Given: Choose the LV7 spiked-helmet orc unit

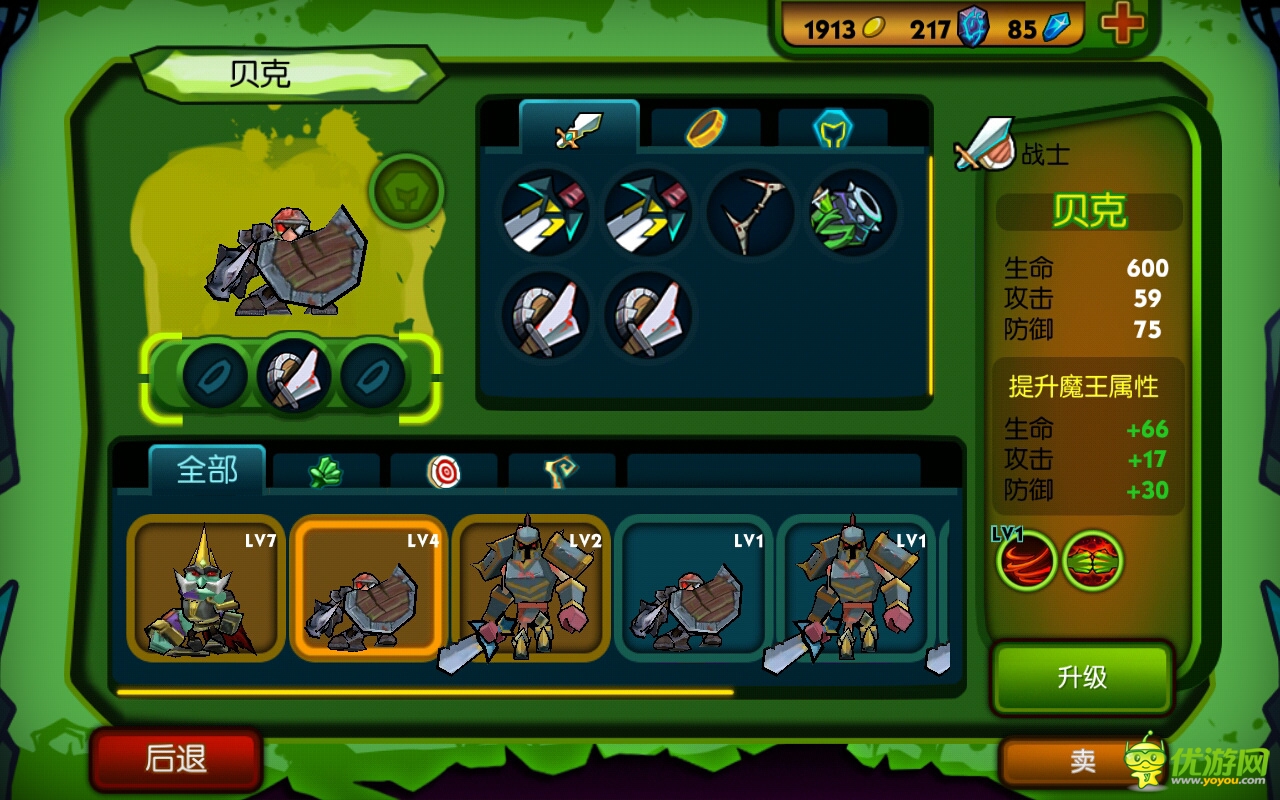Looking at the screenshot, I should [x=206, y=589].
